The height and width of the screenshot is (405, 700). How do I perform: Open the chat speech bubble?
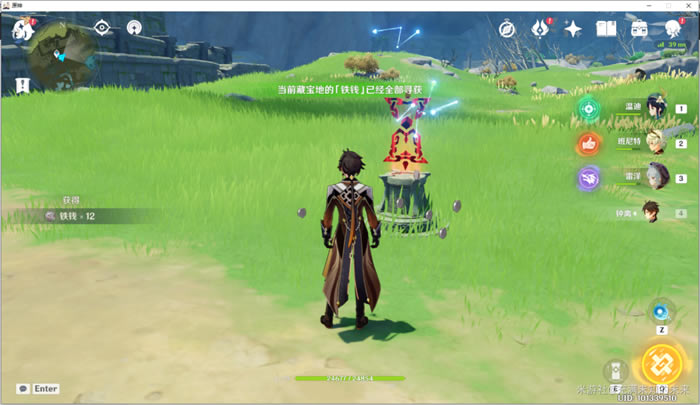[x=22, y=388]
